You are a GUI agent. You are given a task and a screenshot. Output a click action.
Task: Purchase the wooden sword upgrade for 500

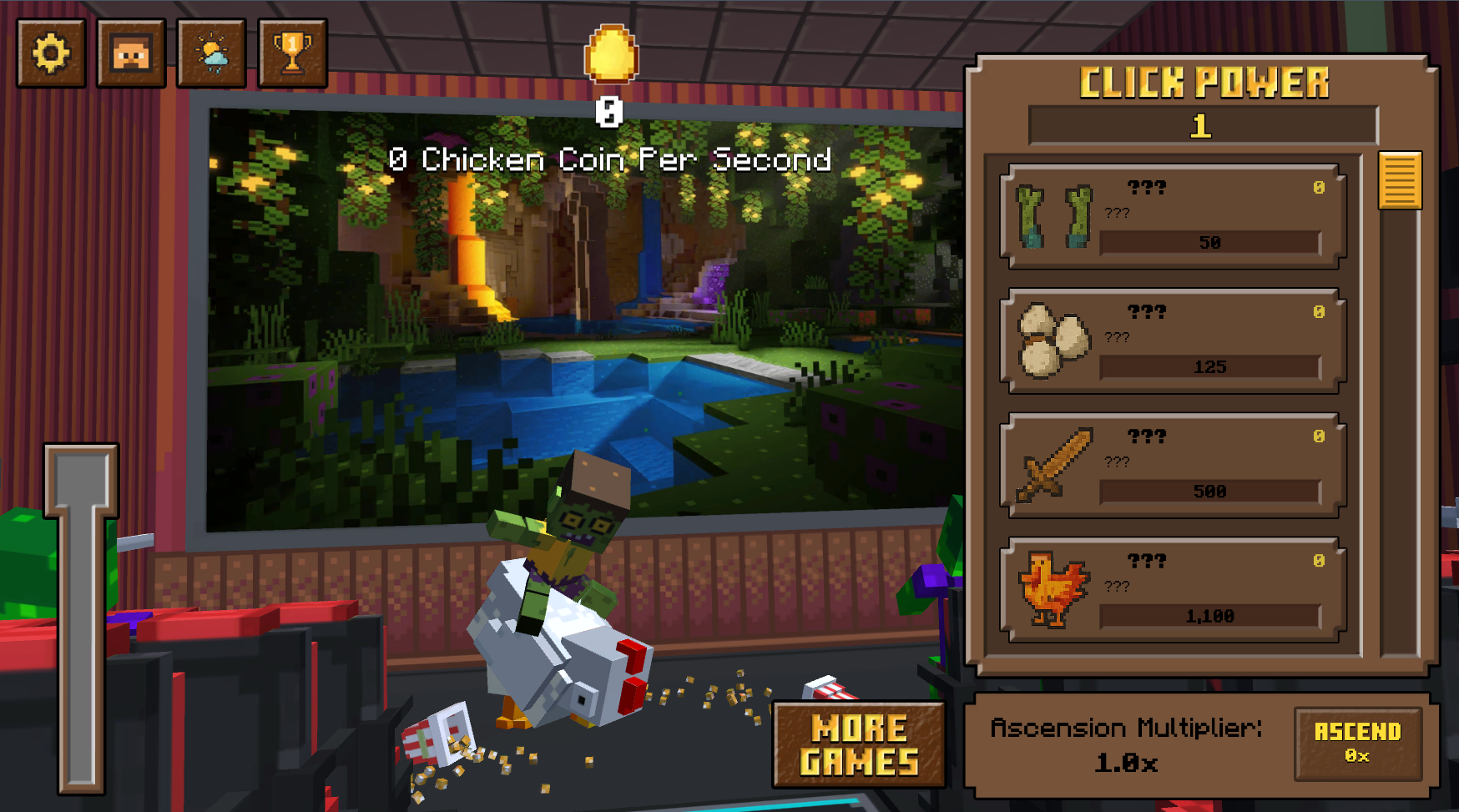pos(1173,466)
